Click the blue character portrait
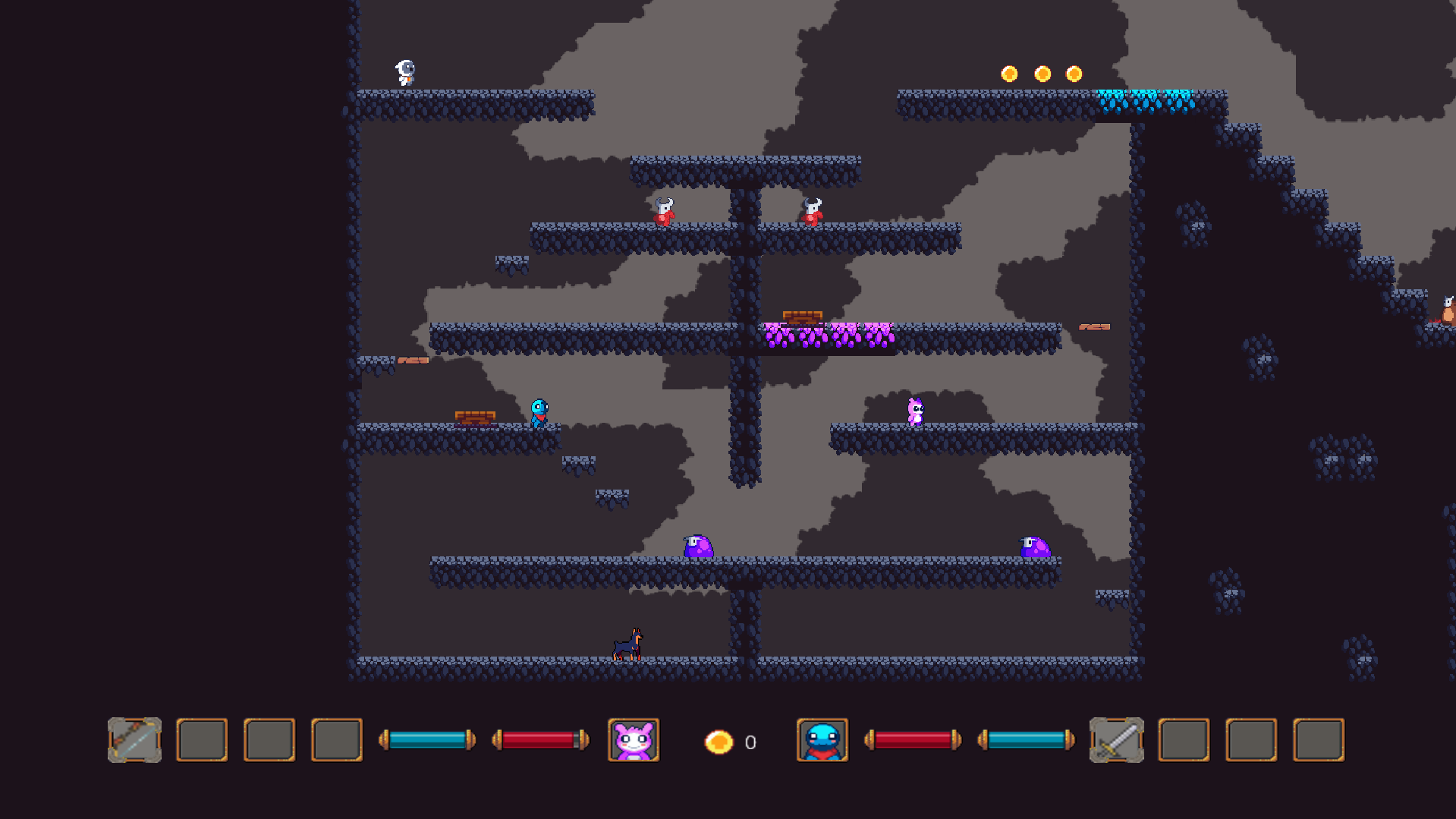This screenshot has height=819, width=1456. point(822,740)
